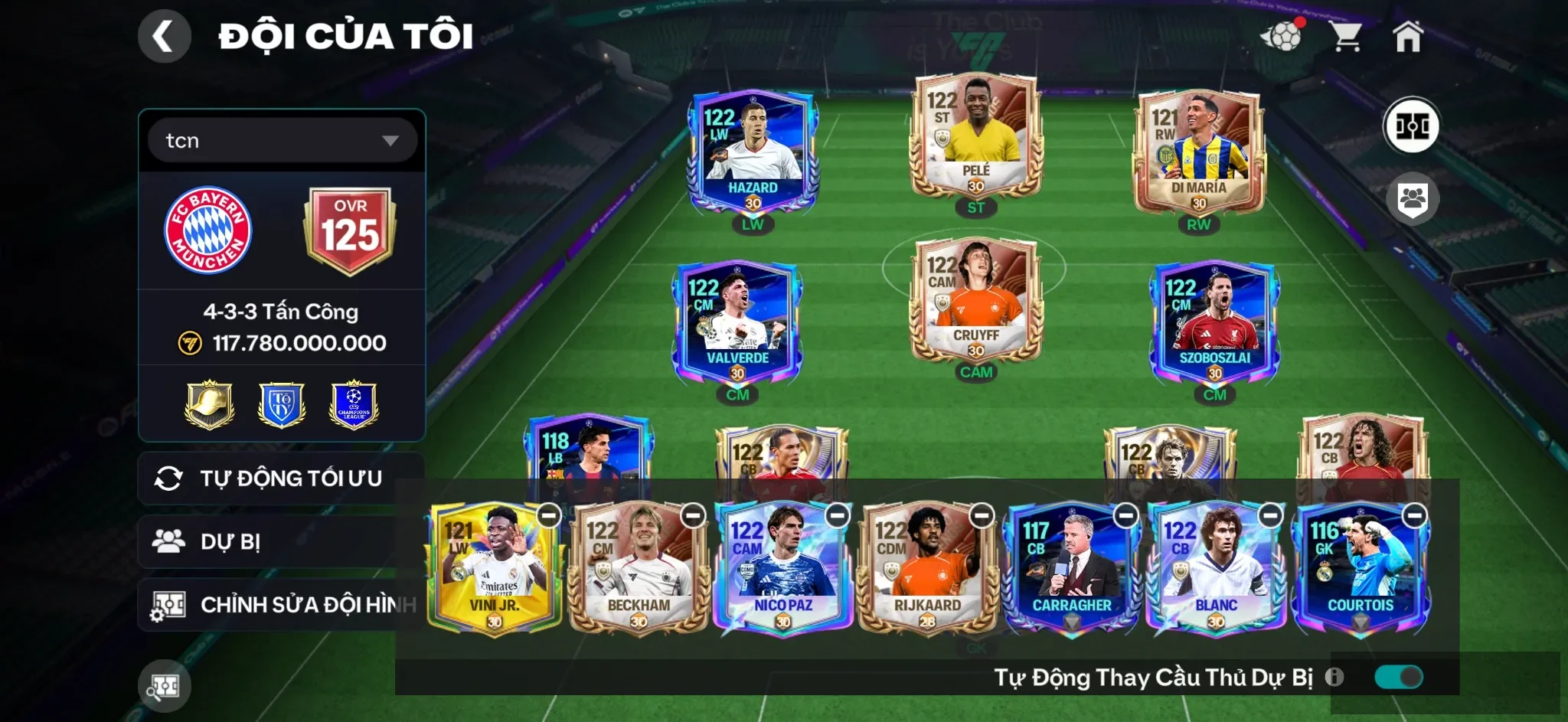Go back using the arrow button
Image resolution: width=1568 pixels, height=722 pixels.
tap(164, 36)
